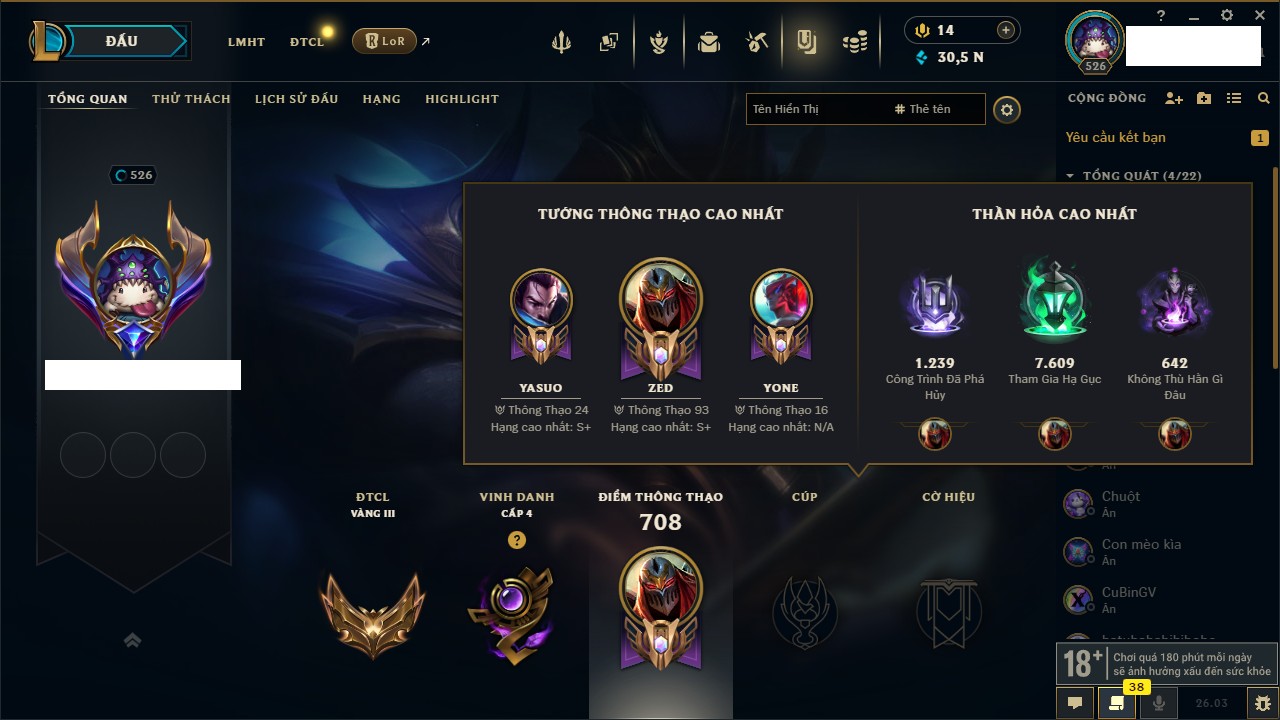Open the VINH DANH help question mark
Screen dimensions: 1280x720
(516, 540)
